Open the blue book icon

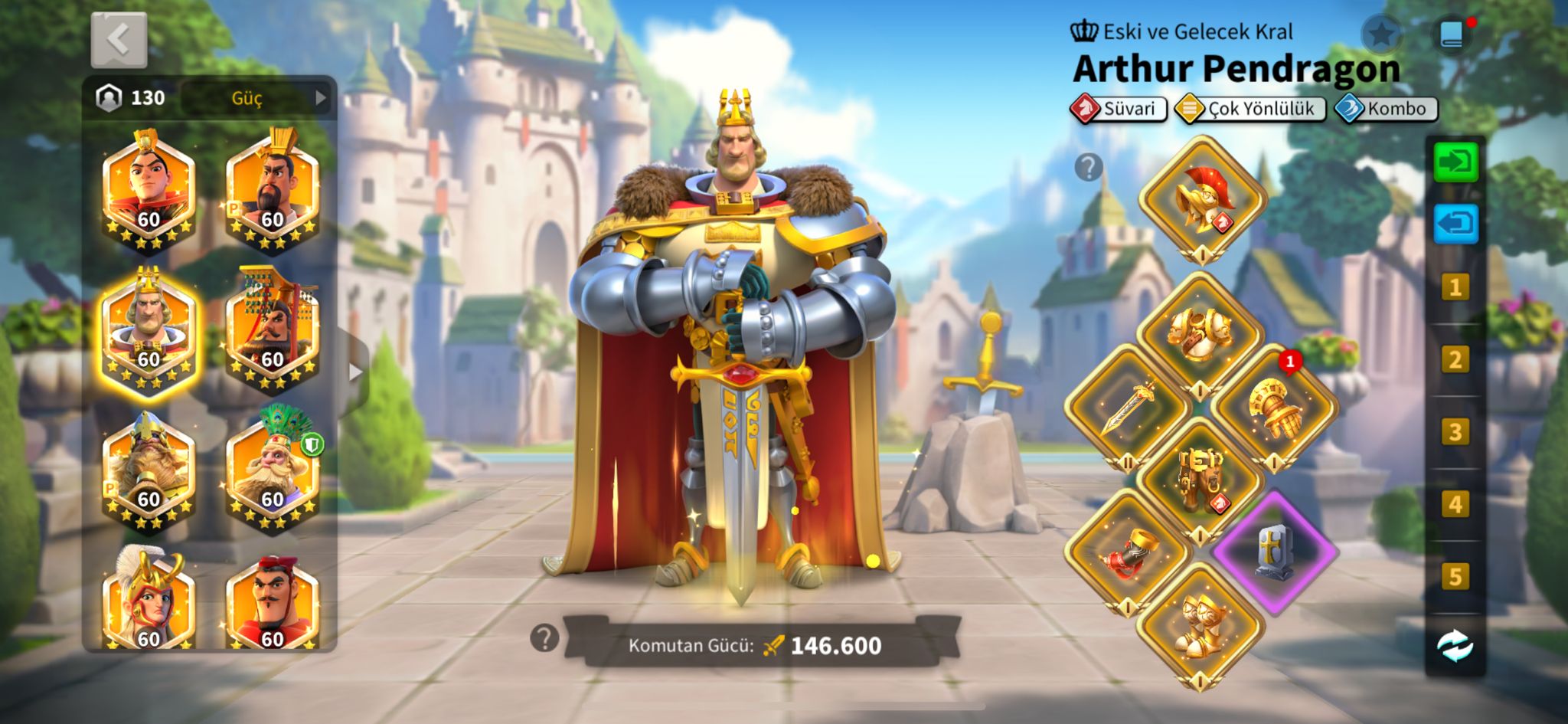[x=1452, y=34]
